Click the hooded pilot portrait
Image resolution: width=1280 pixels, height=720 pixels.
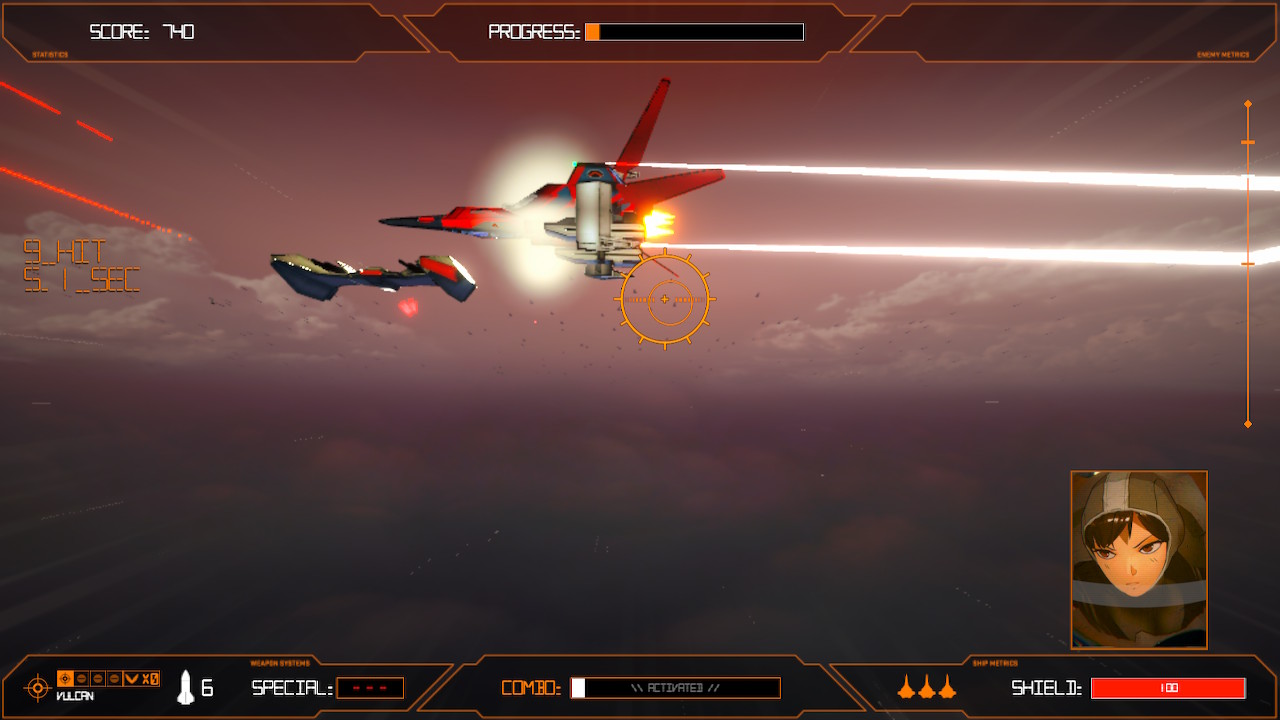1139,560
